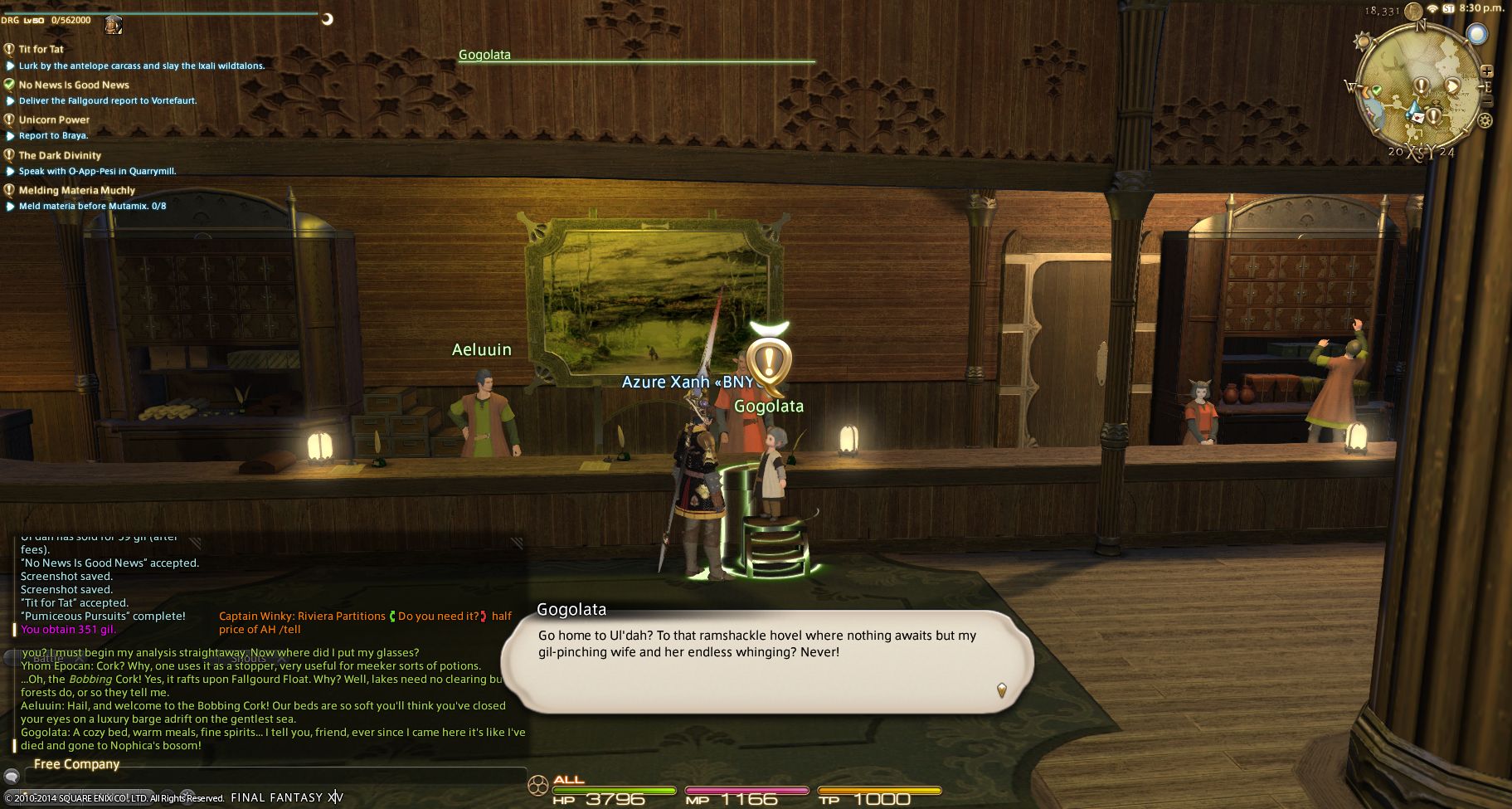
Task: Open 'The Dark Divinity' quest entry
Action: coord(60,155)
